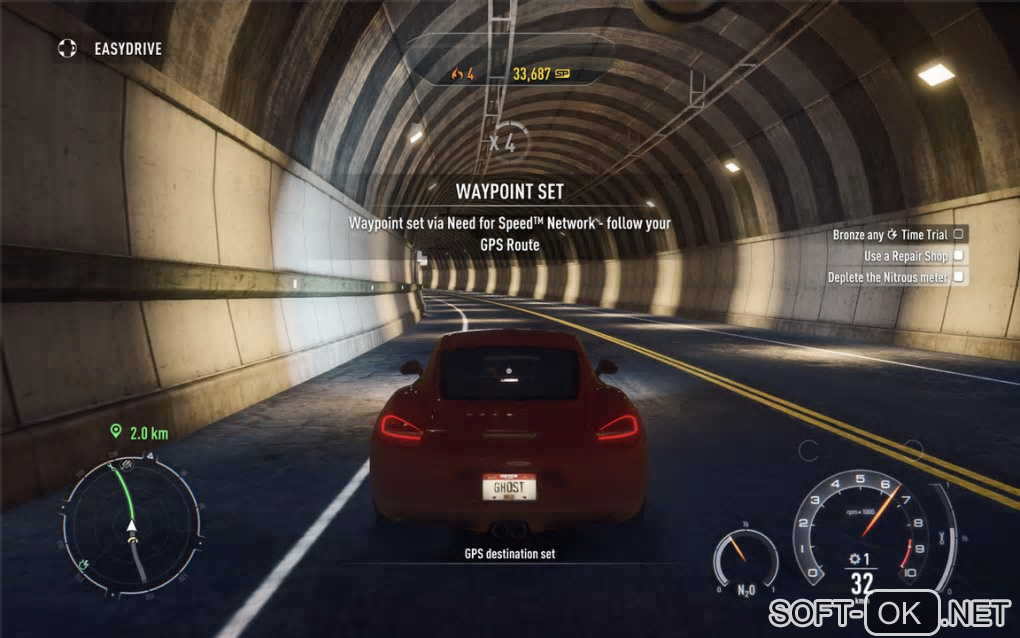Open the EasyDrive menu
Viewport: 1020px width, 638px height.
coord(110,47)
